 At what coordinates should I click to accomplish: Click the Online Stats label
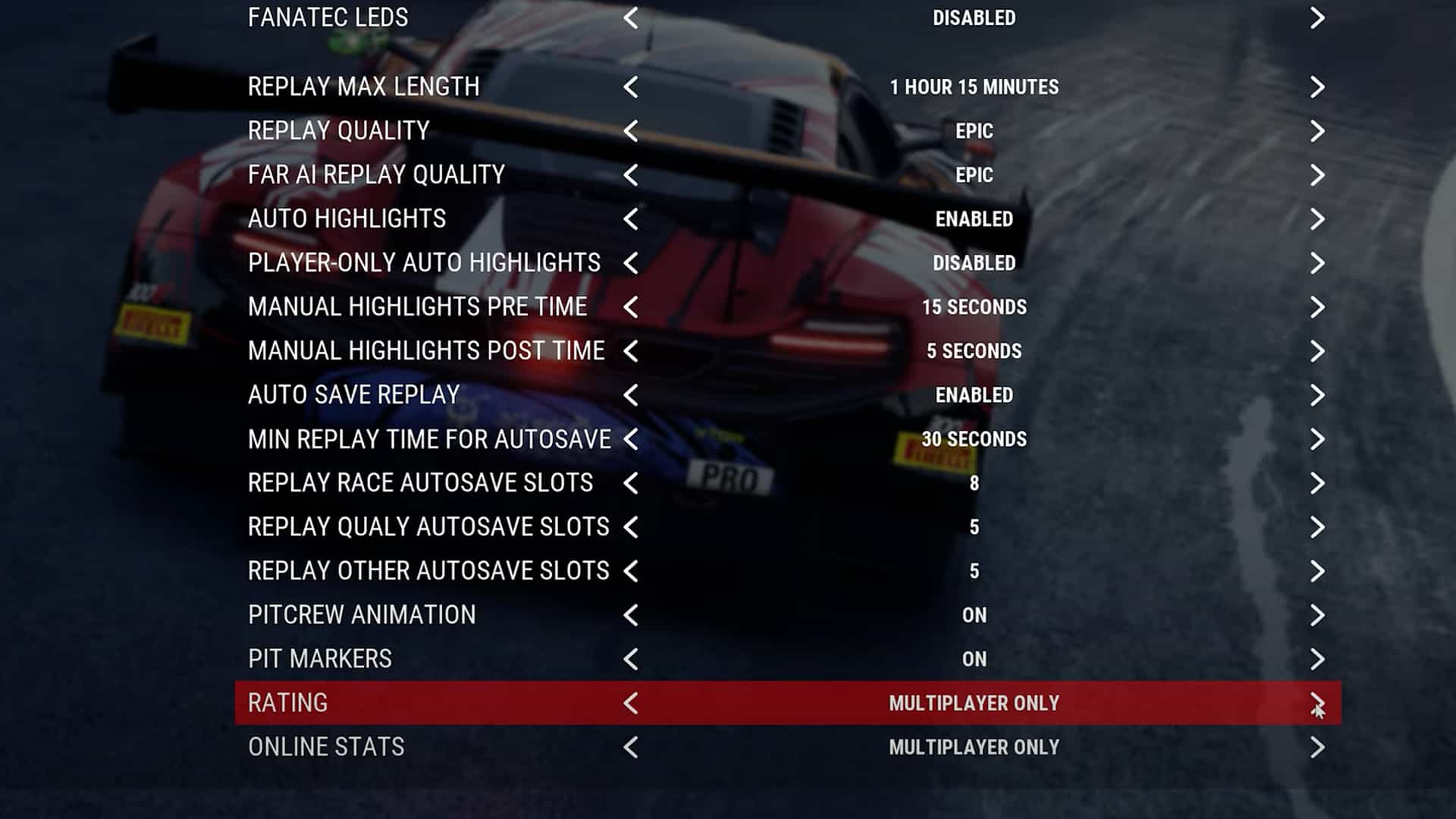click(x=325, y=746)
